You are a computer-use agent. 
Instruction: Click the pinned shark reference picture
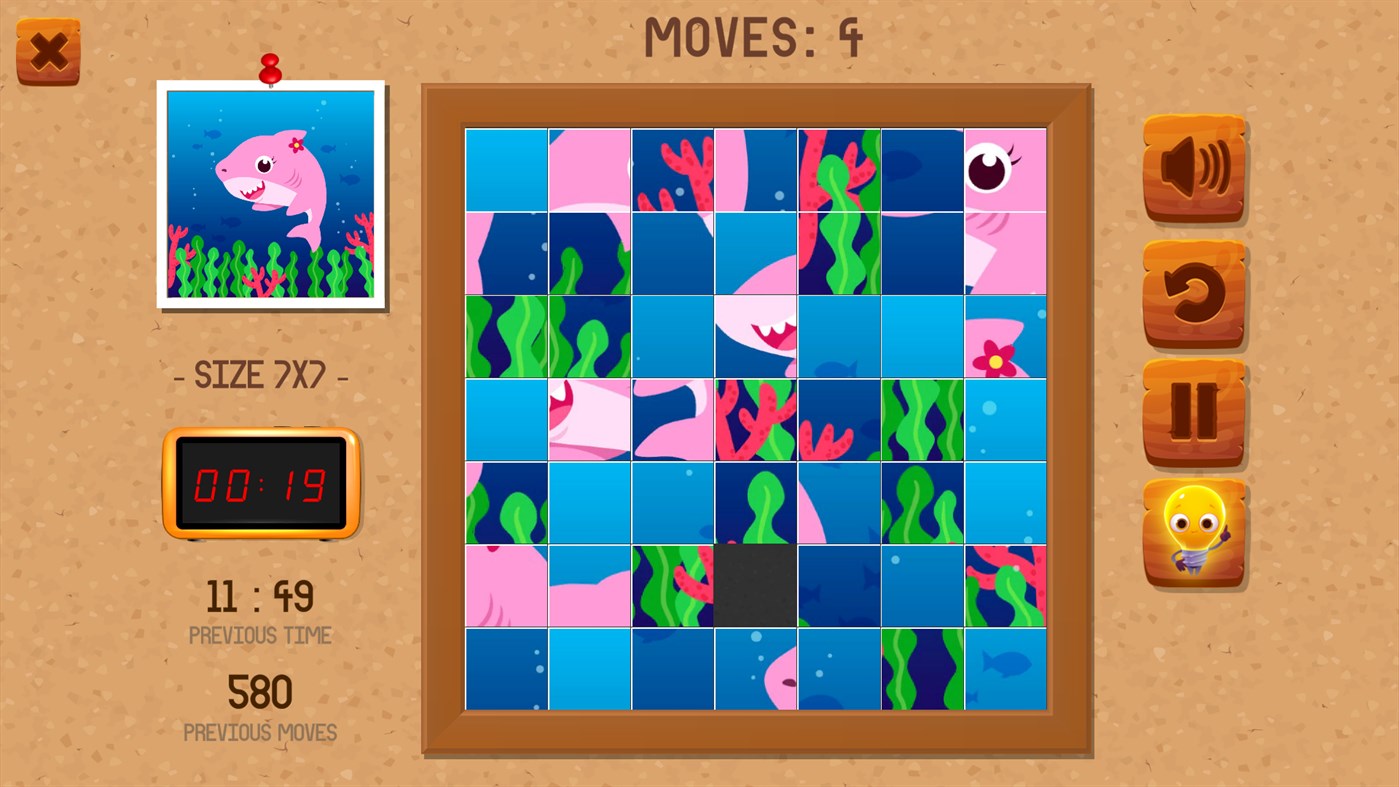(272, 195)
